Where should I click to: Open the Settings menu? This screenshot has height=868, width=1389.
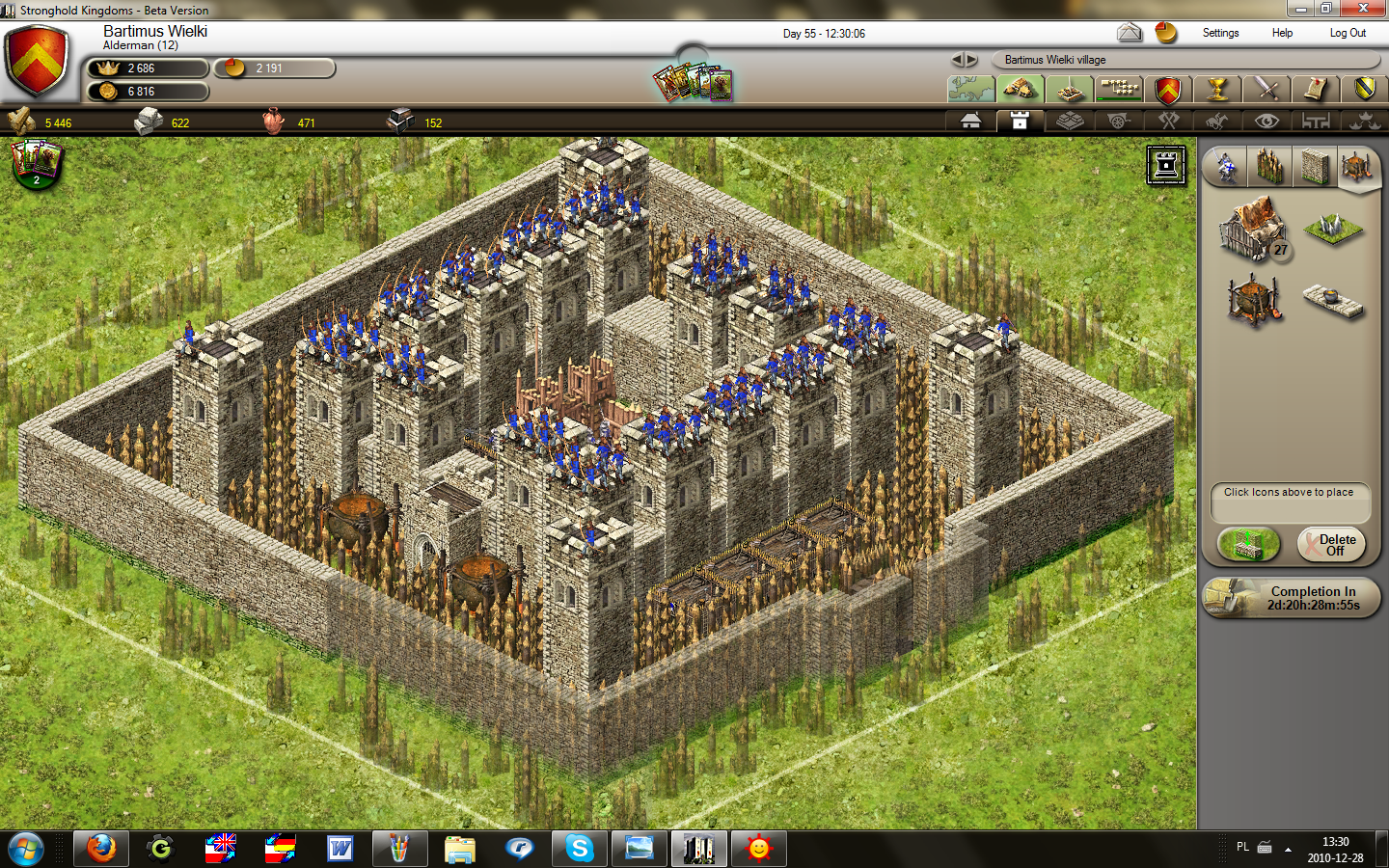pyautogui.click(x=1220, y=33)
